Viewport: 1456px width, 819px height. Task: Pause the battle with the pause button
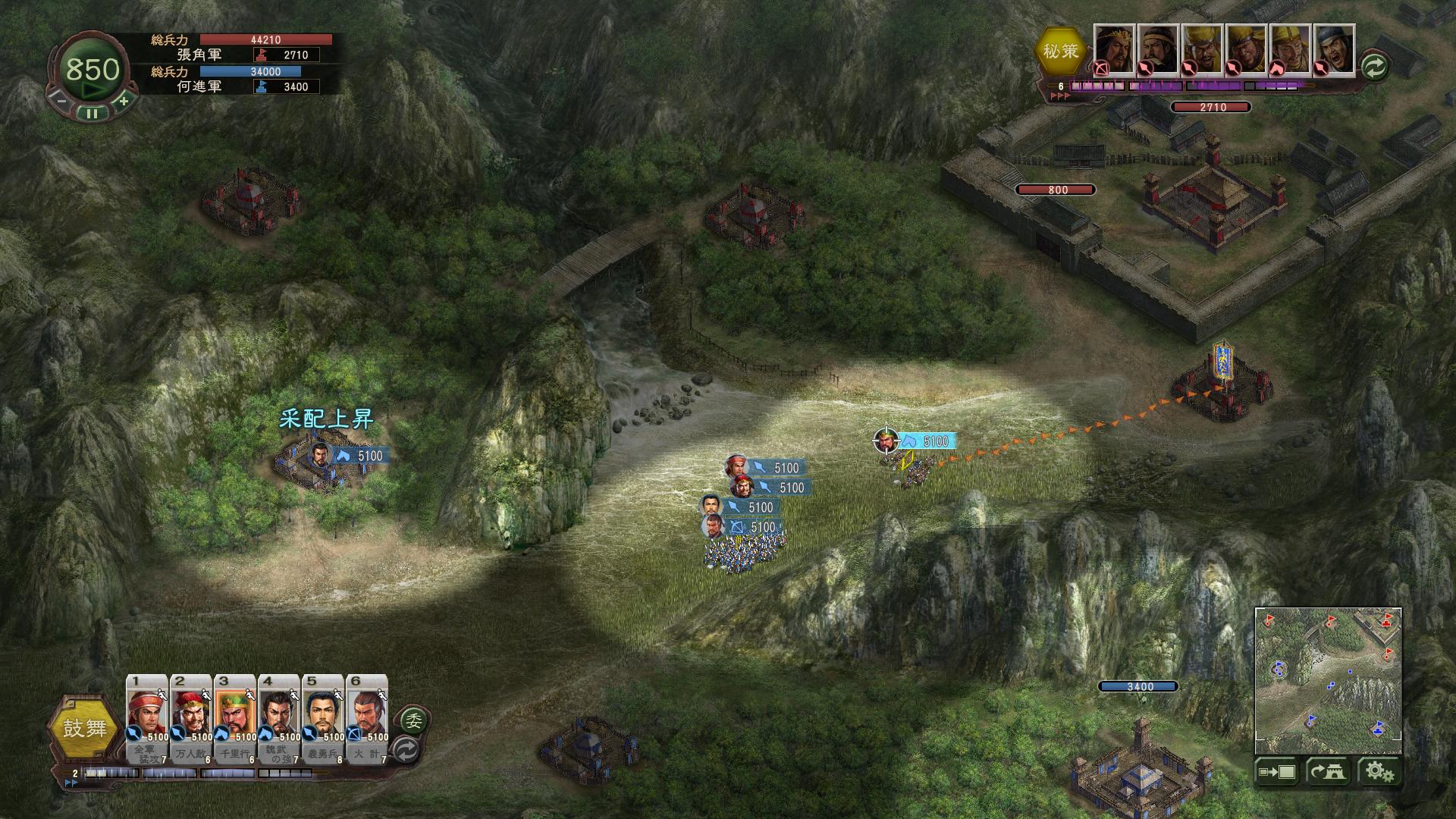pyautogui.click(x=92, y=114)
